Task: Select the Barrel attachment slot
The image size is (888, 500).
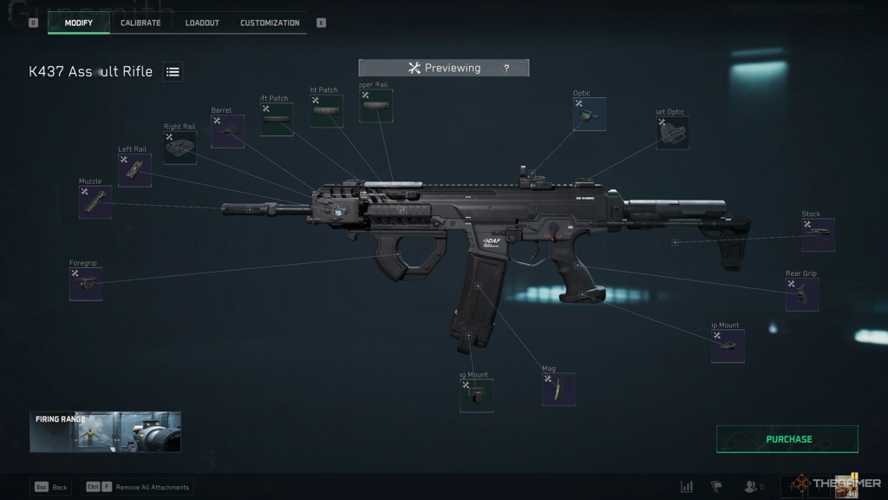Action: tap(227, 131)
